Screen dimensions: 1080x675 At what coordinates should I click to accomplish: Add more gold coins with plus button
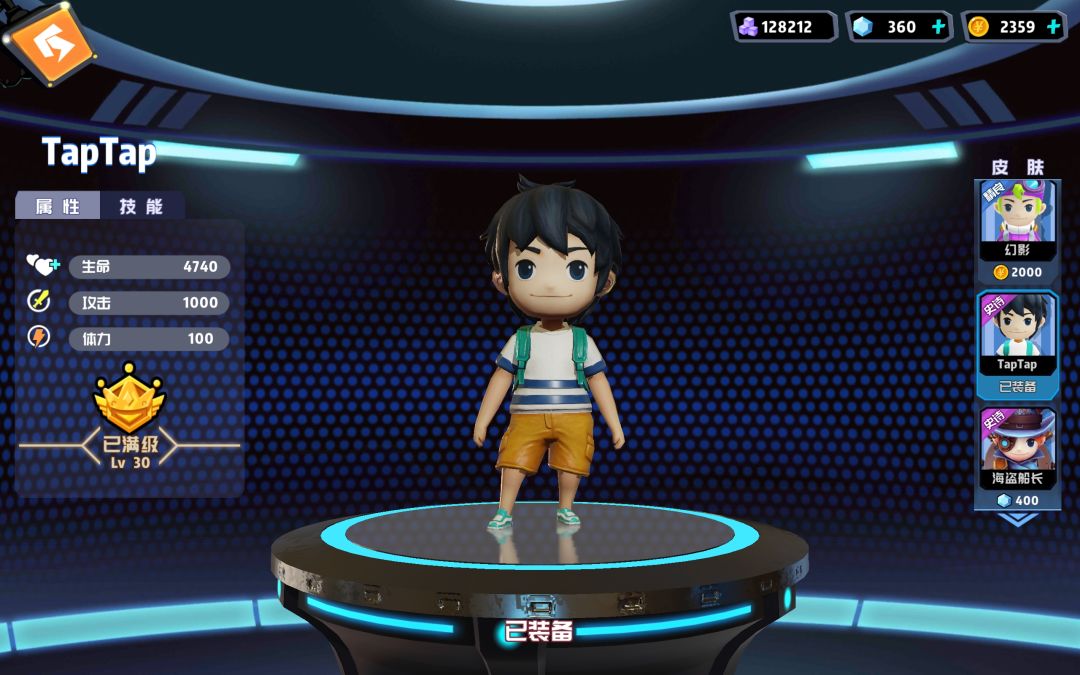coord(1053,27)
